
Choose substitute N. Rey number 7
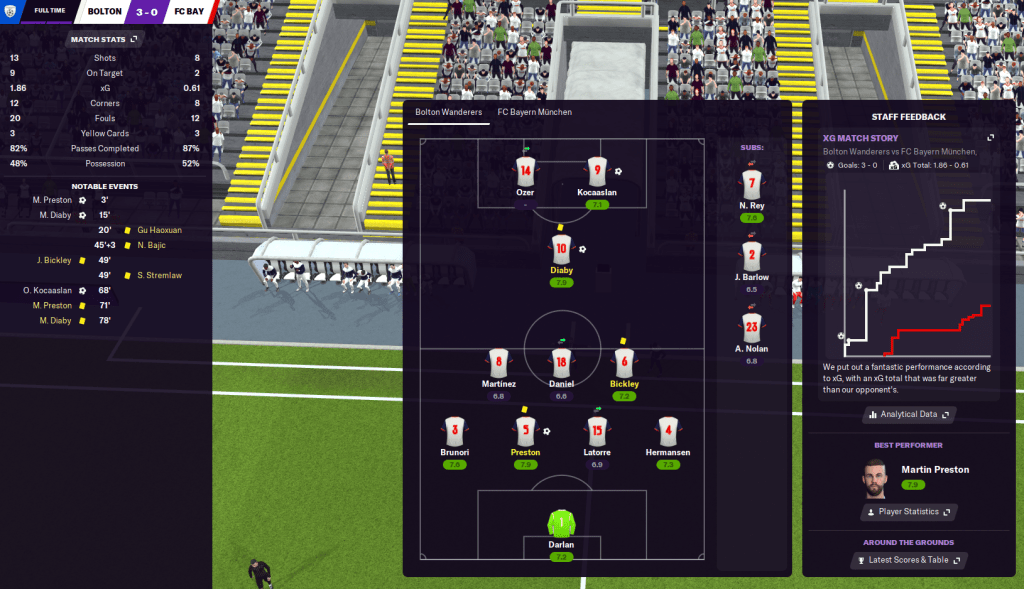pyautogui.click(x=752, y=184)
